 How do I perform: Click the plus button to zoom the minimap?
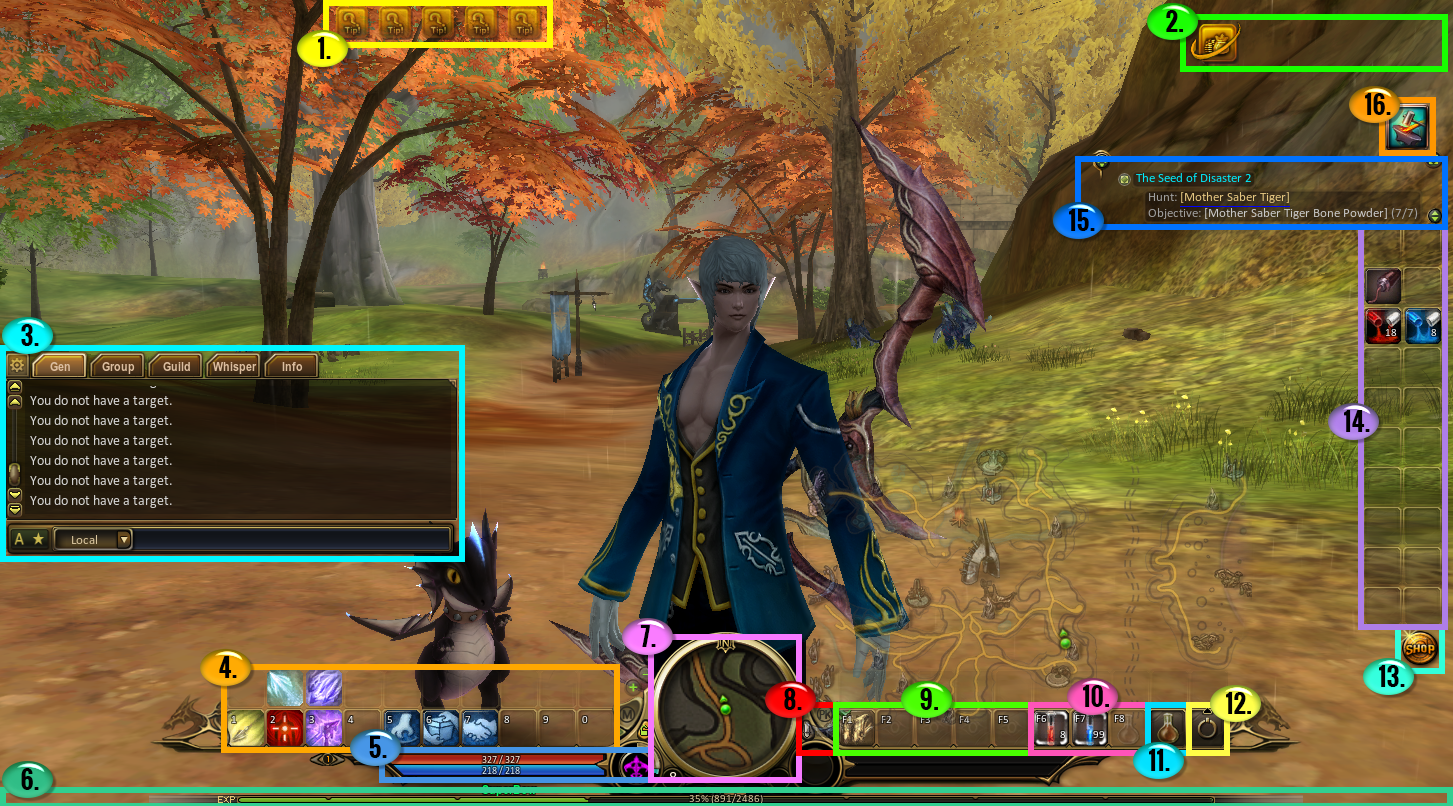(633, 688)
